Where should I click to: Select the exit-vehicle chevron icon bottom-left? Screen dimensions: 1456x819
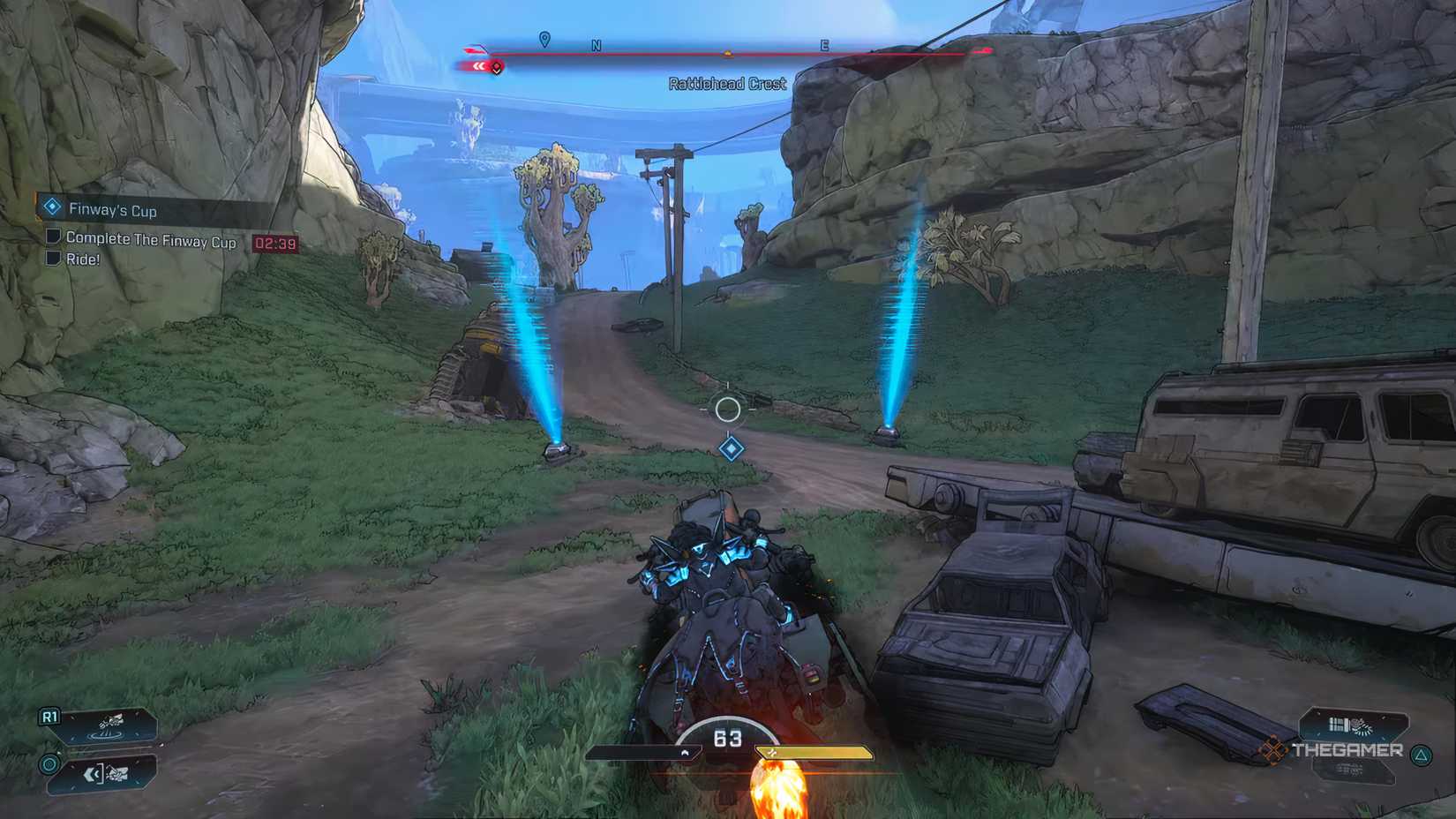[x=93, y=775]
